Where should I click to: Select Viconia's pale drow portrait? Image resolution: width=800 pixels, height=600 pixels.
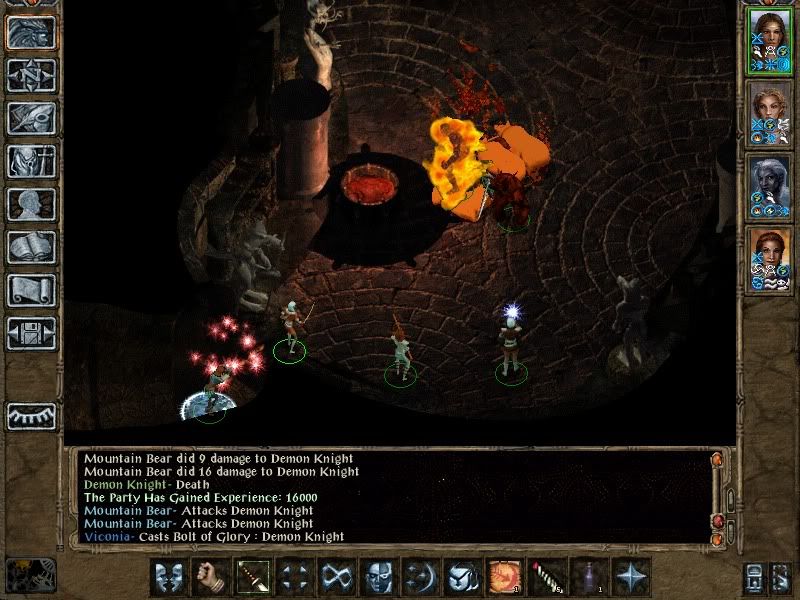point(769,188)
